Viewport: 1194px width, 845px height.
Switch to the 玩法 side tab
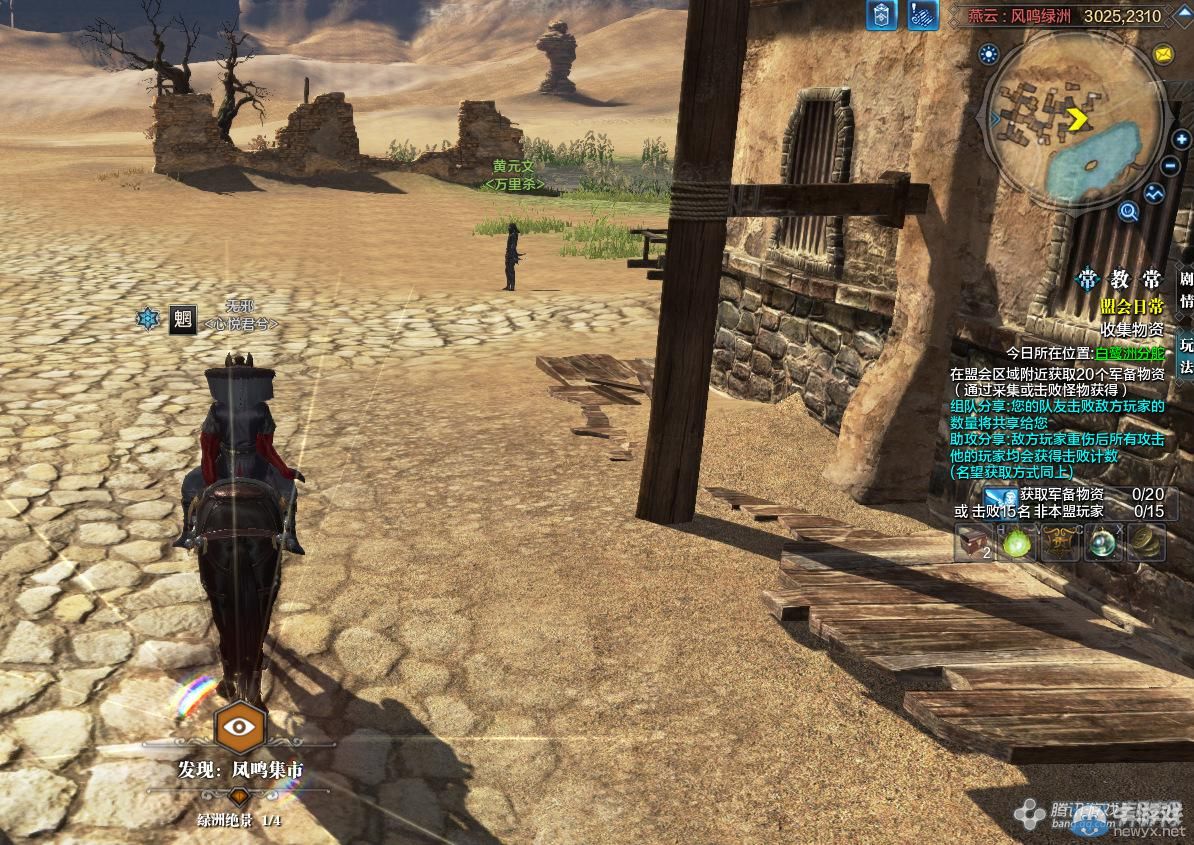click(x=1185, y=355)
